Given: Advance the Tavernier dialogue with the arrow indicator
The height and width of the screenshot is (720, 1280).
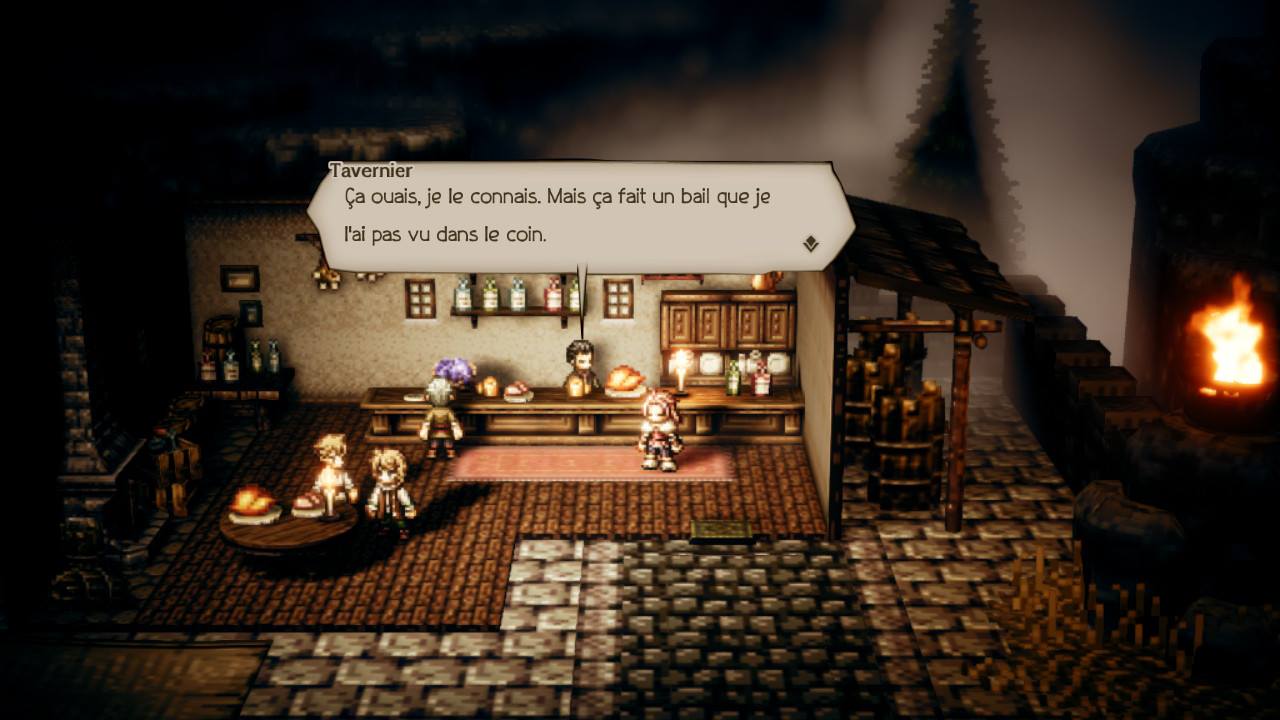Looking at the screenshot, I should pyautogui.click(x=811, y=244).
